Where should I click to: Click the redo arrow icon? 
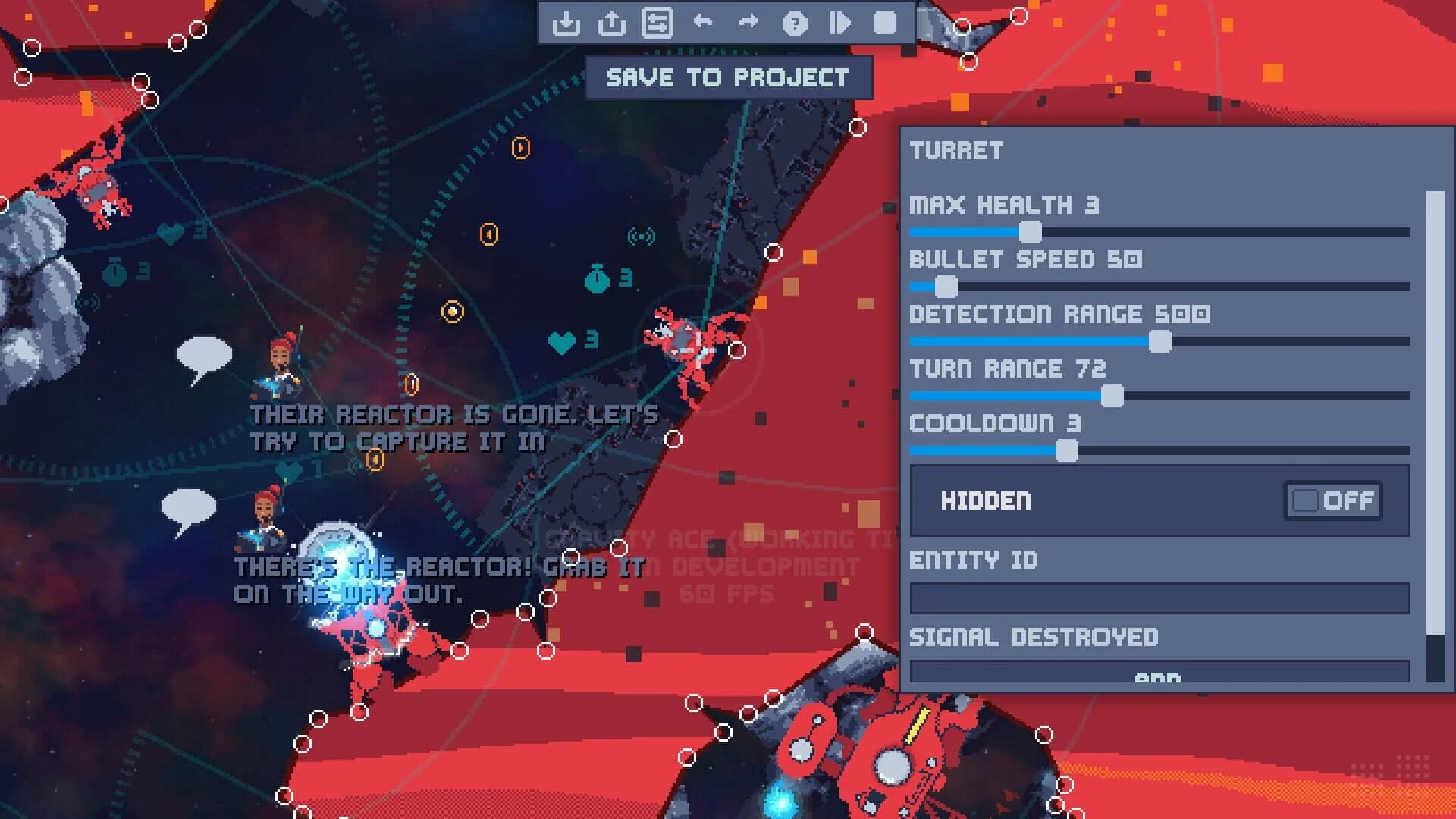[x=749, y=24]
